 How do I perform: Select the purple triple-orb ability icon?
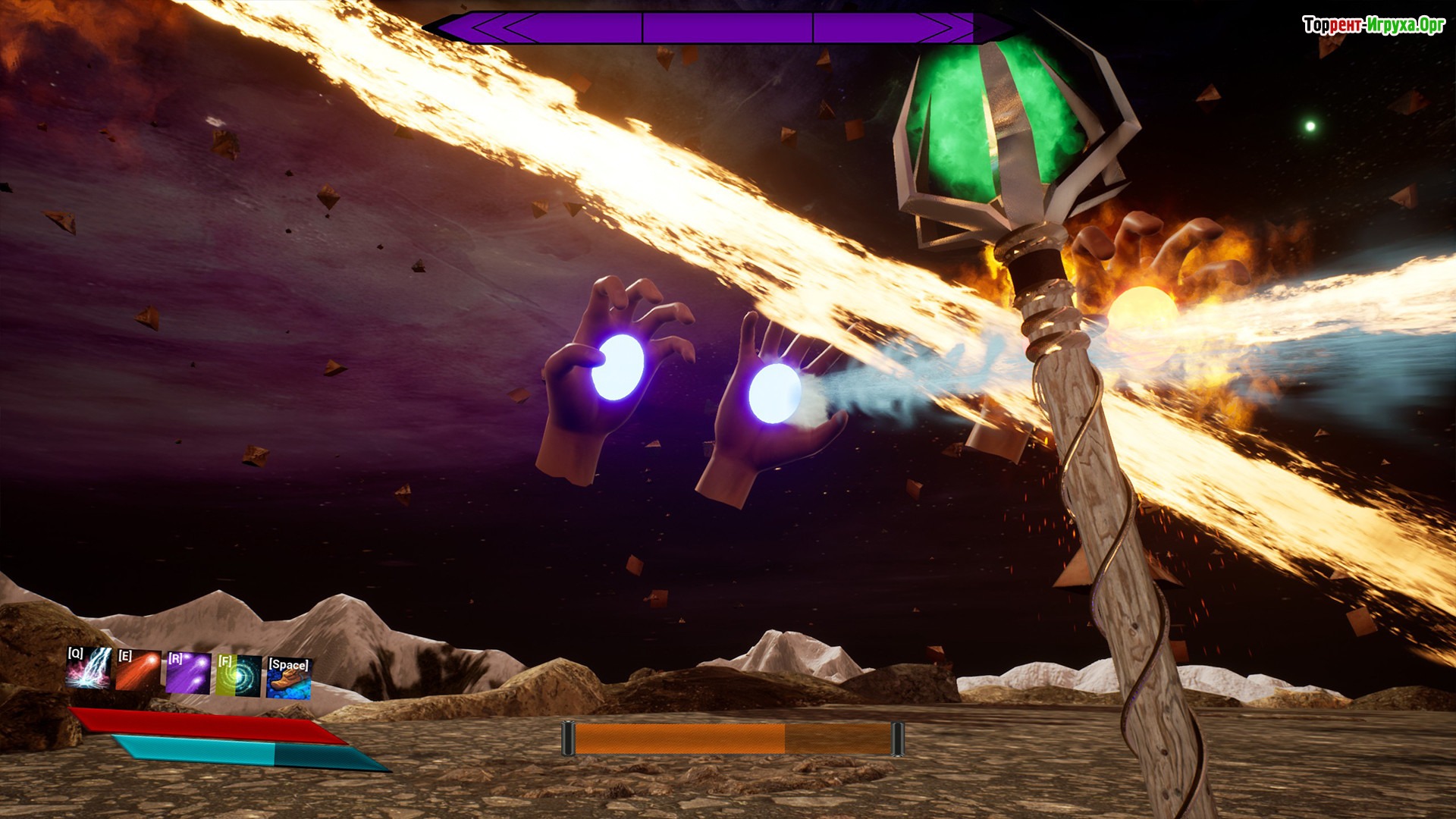[188, 673]
